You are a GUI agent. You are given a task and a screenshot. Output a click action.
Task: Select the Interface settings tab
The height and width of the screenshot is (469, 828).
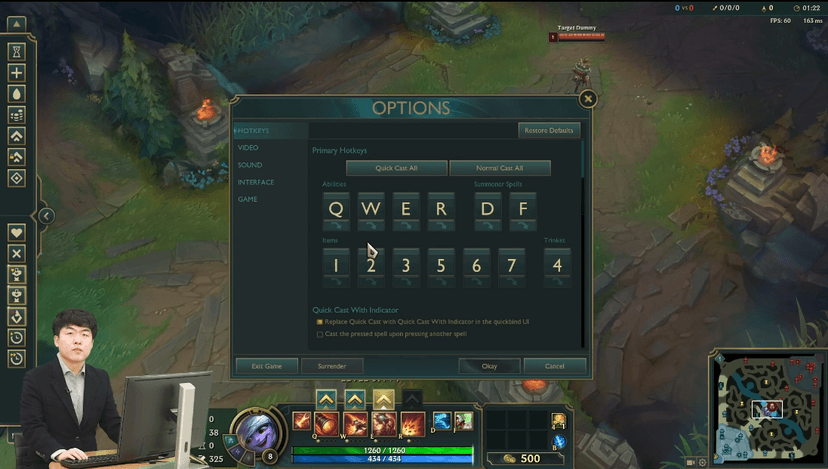pyautogui.click(x=256, y=182)
